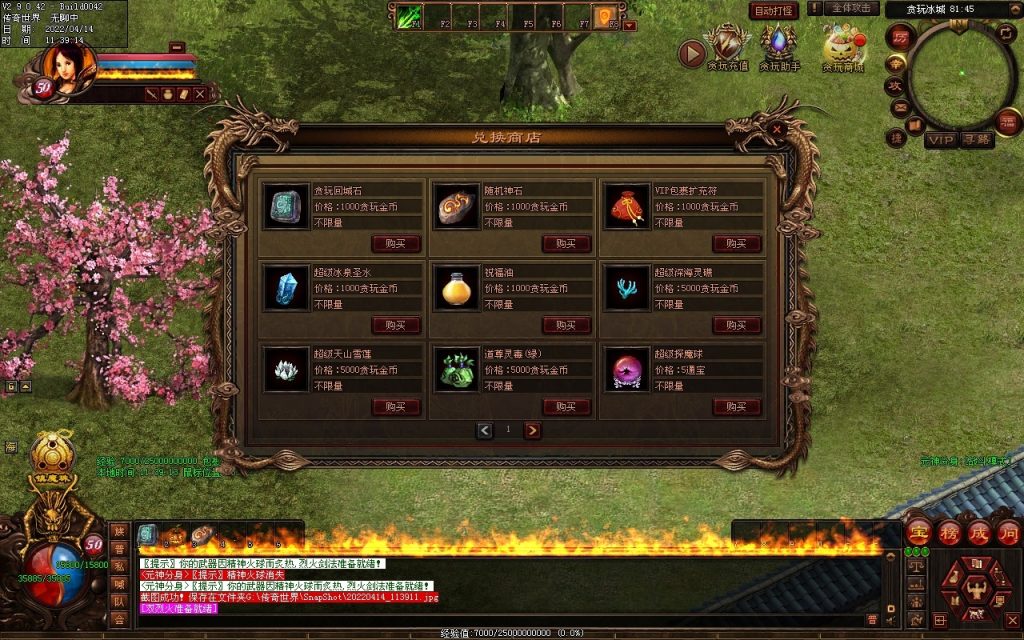Toggle 自动打怪 auto-fight
This screenshot has width=1024, height=640.
774,10
